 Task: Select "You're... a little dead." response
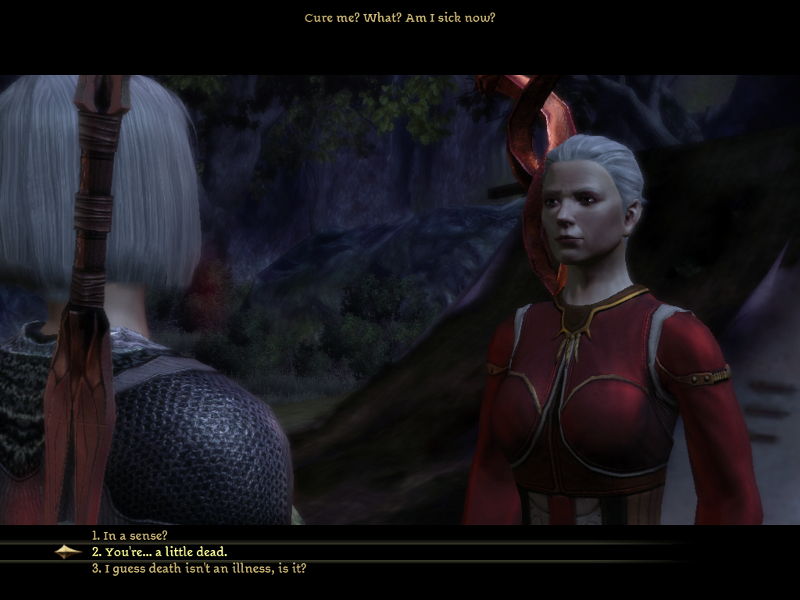coord(160,552)
